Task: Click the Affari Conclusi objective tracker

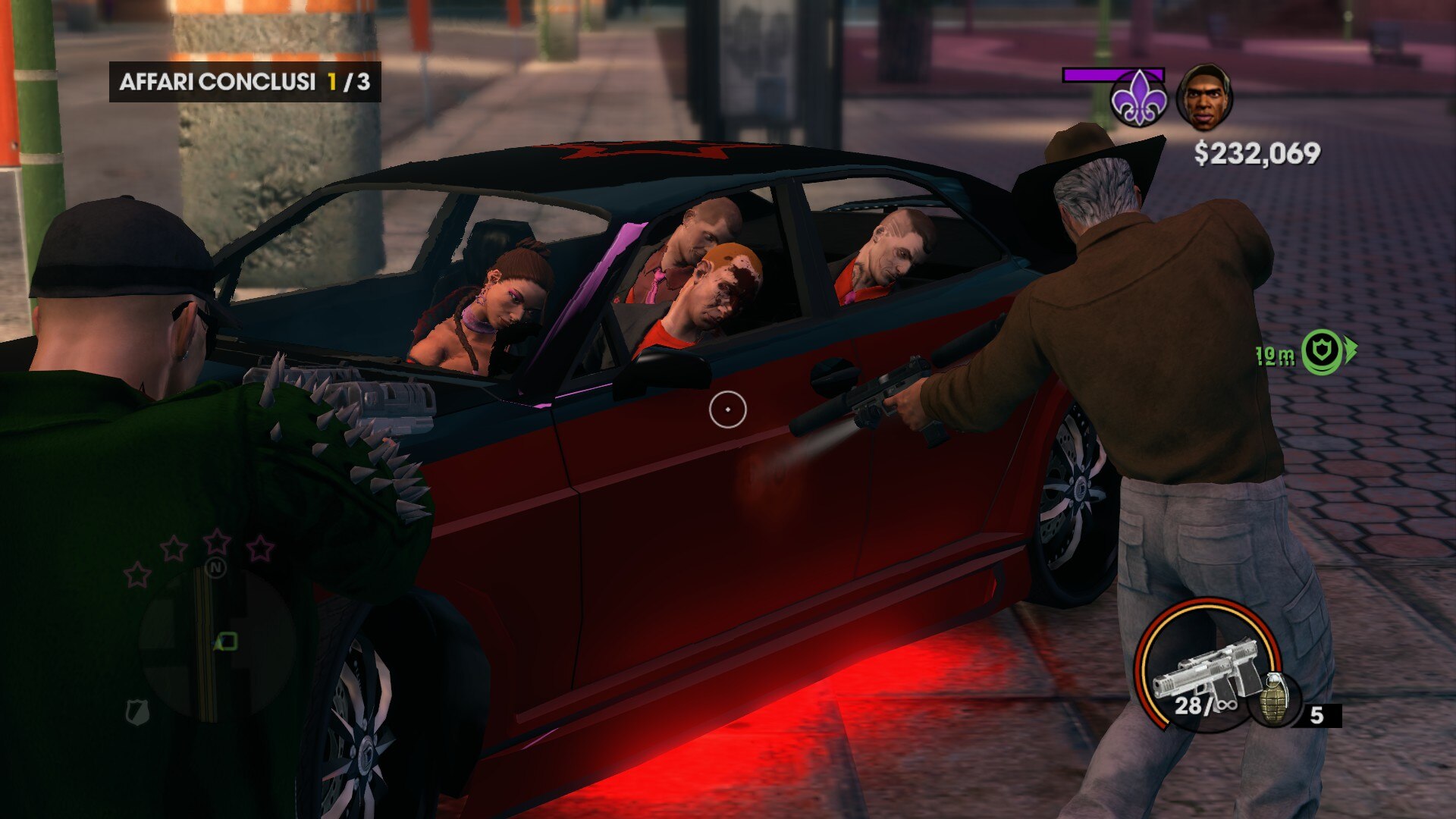Action: [x=244, y=82]
